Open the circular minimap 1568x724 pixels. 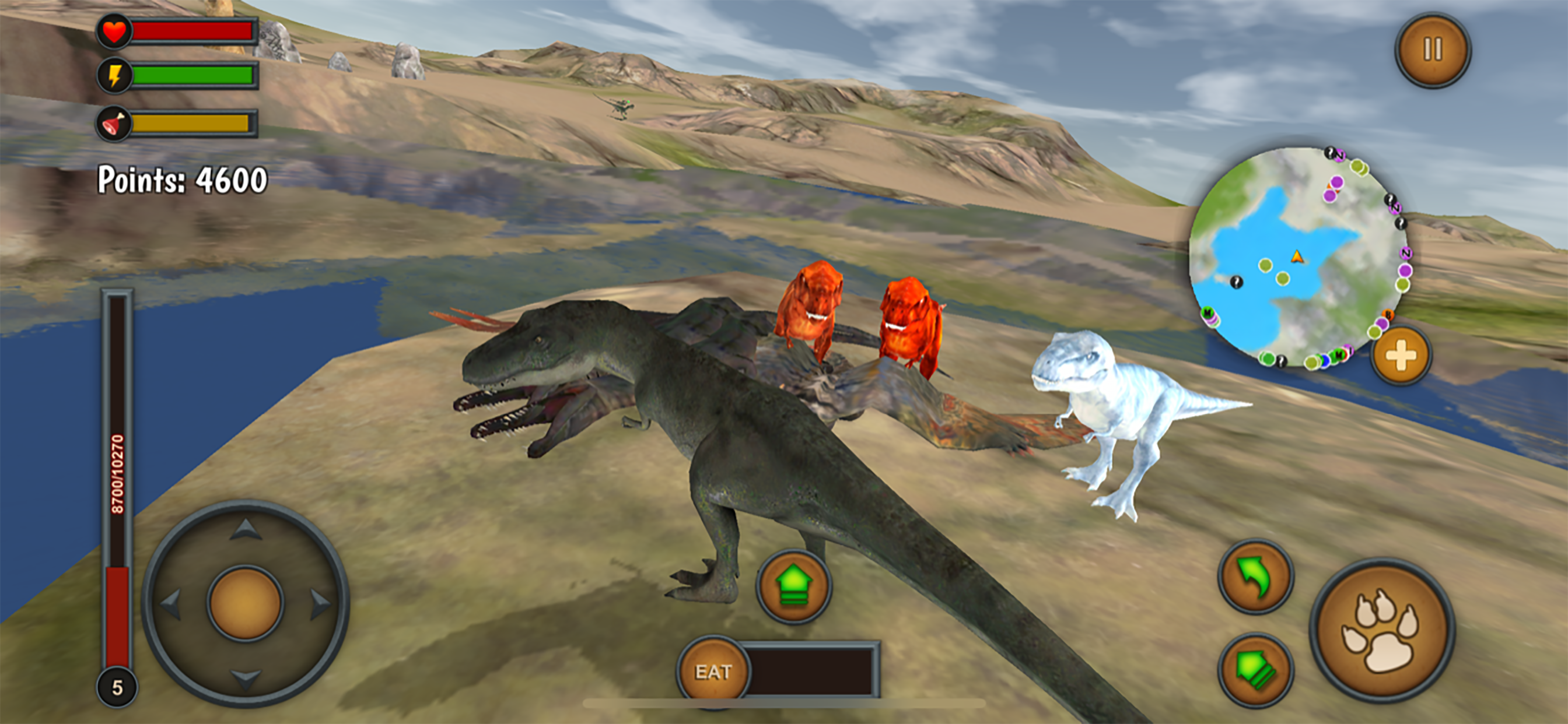[1298, 257]
